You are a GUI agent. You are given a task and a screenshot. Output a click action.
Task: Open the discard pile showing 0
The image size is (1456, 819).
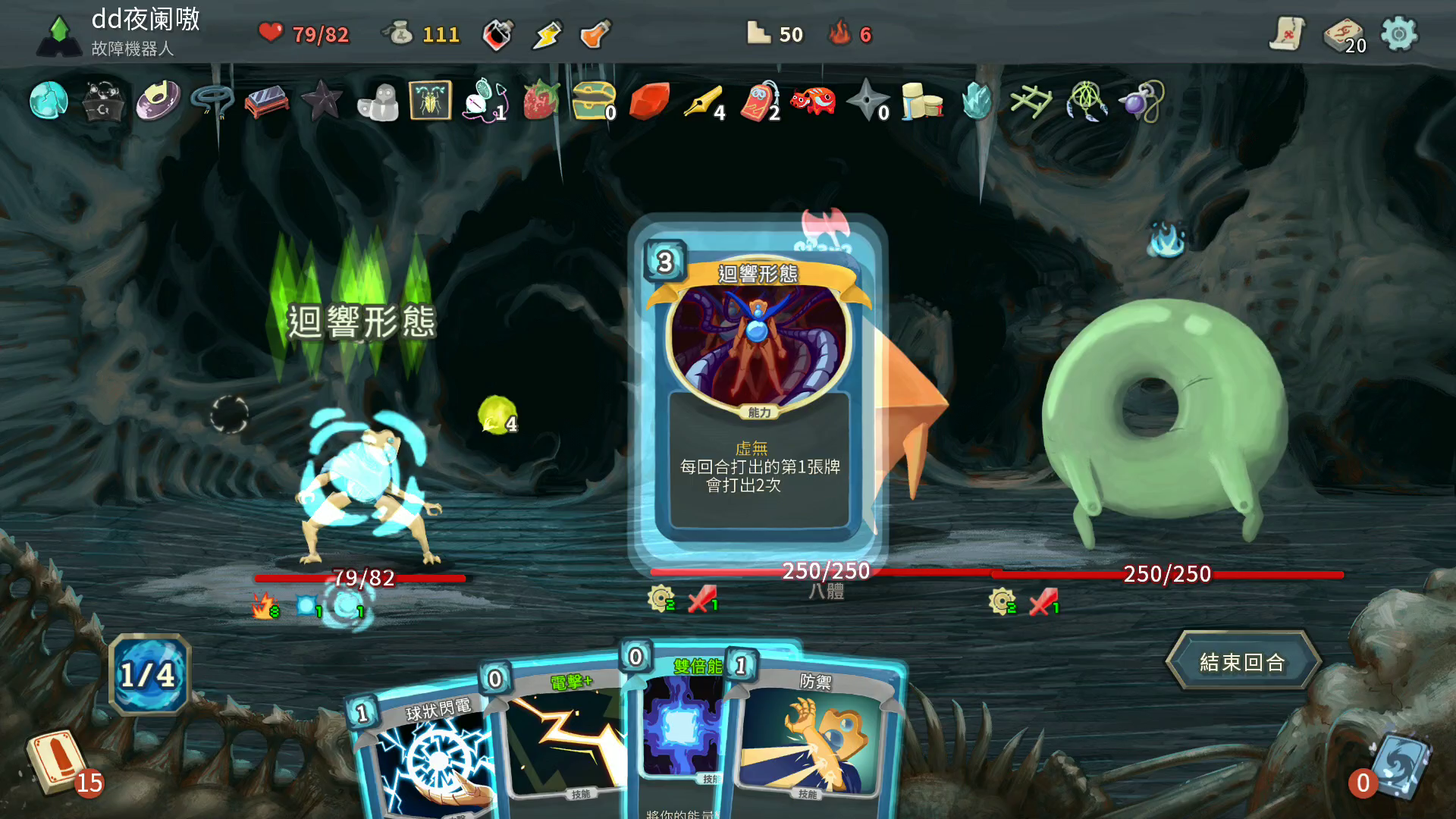pyautogui.click(x=1399, y=766)
